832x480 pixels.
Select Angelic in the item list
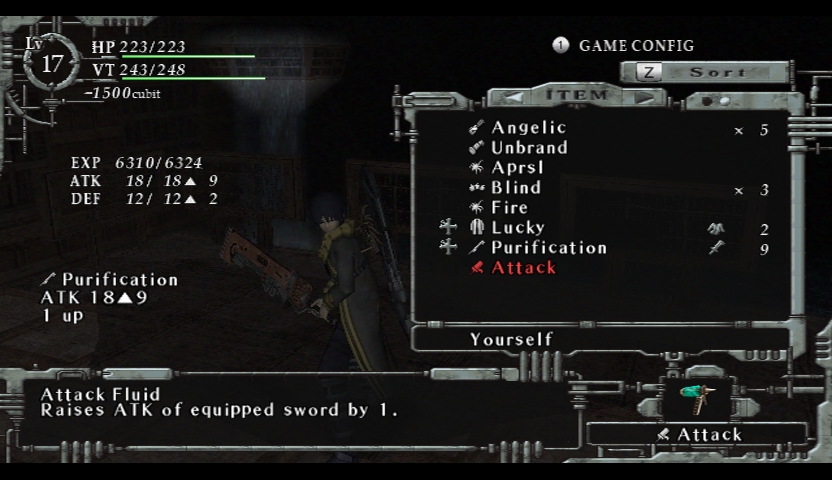pos(528,128)
